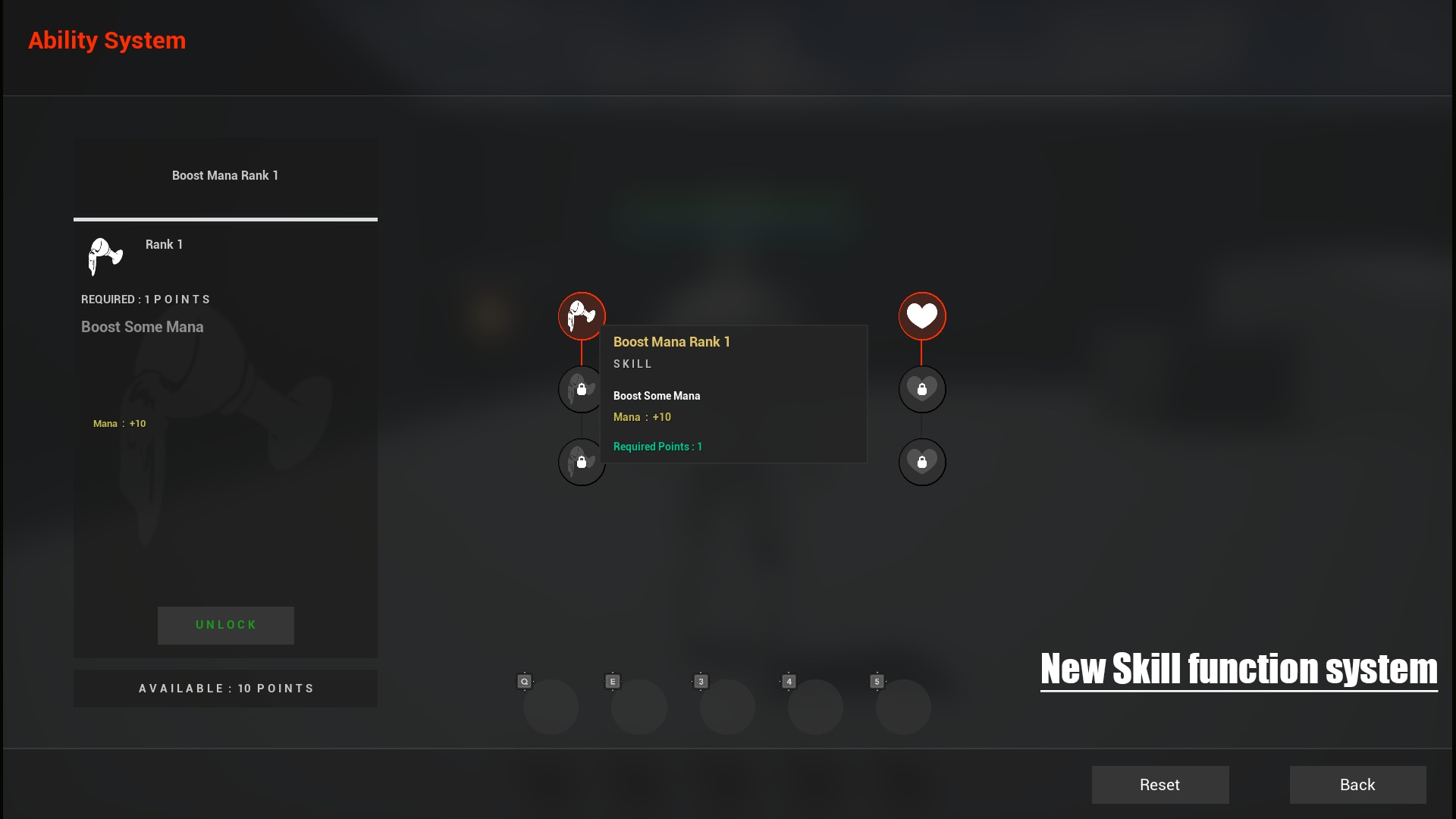Click the Rank 1 skill icon in left panel

click(105, 256)
